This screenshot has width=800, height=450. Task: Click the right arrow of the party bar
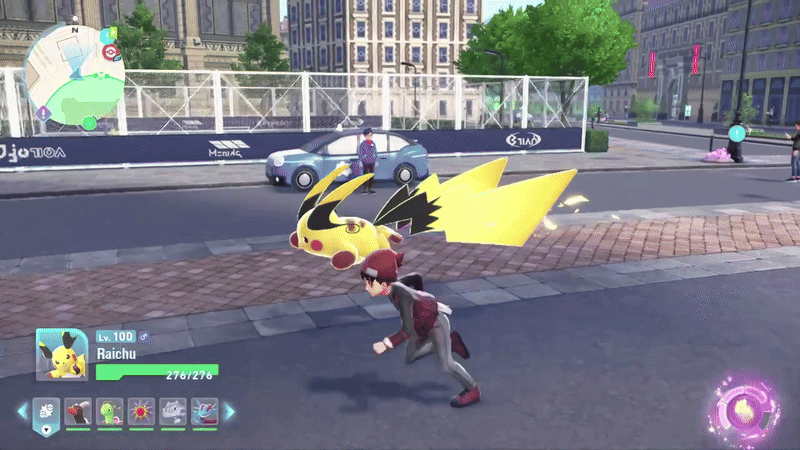click(x=229, y=411)
